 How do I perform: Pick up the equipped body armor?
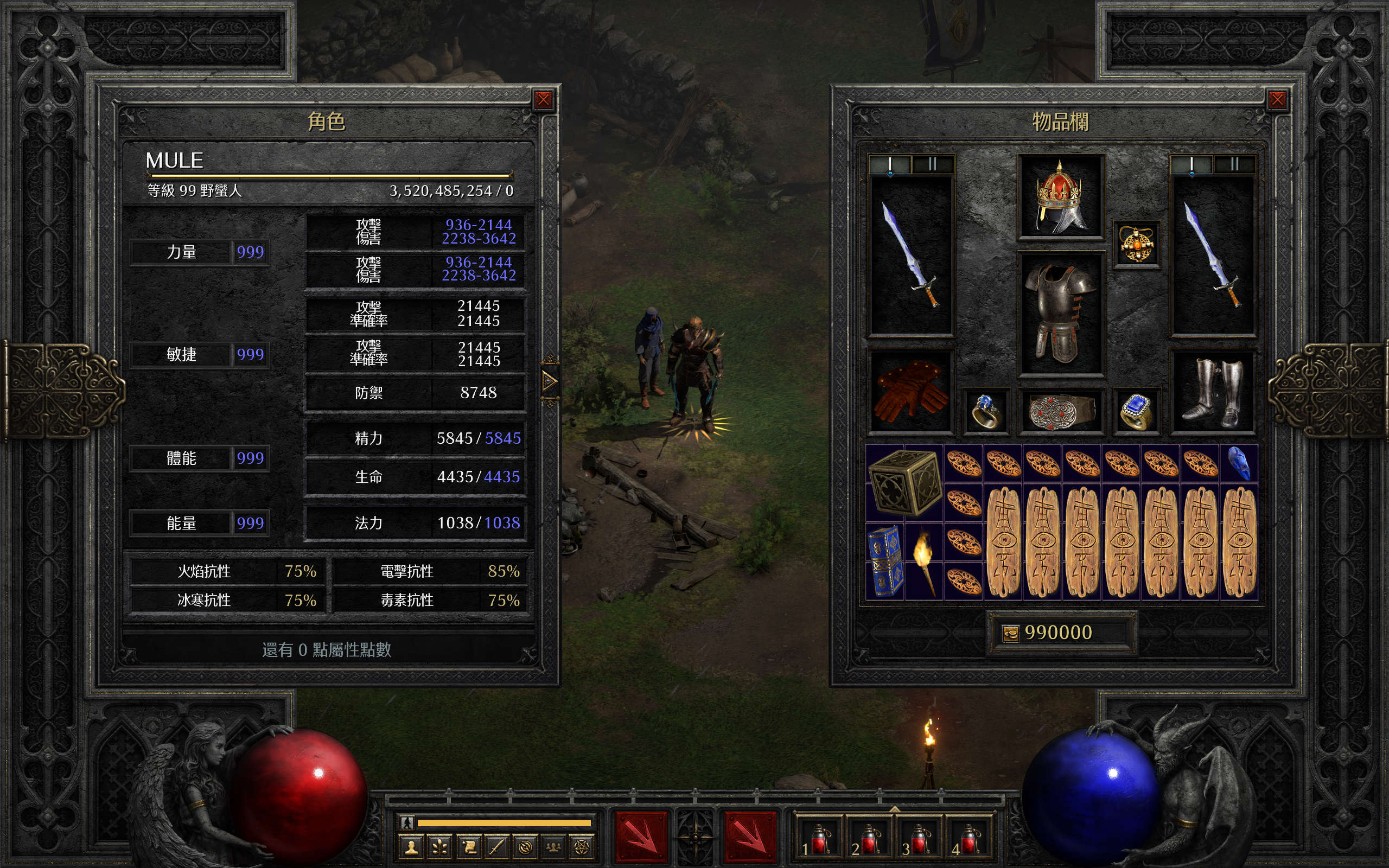pos(1060,314)
